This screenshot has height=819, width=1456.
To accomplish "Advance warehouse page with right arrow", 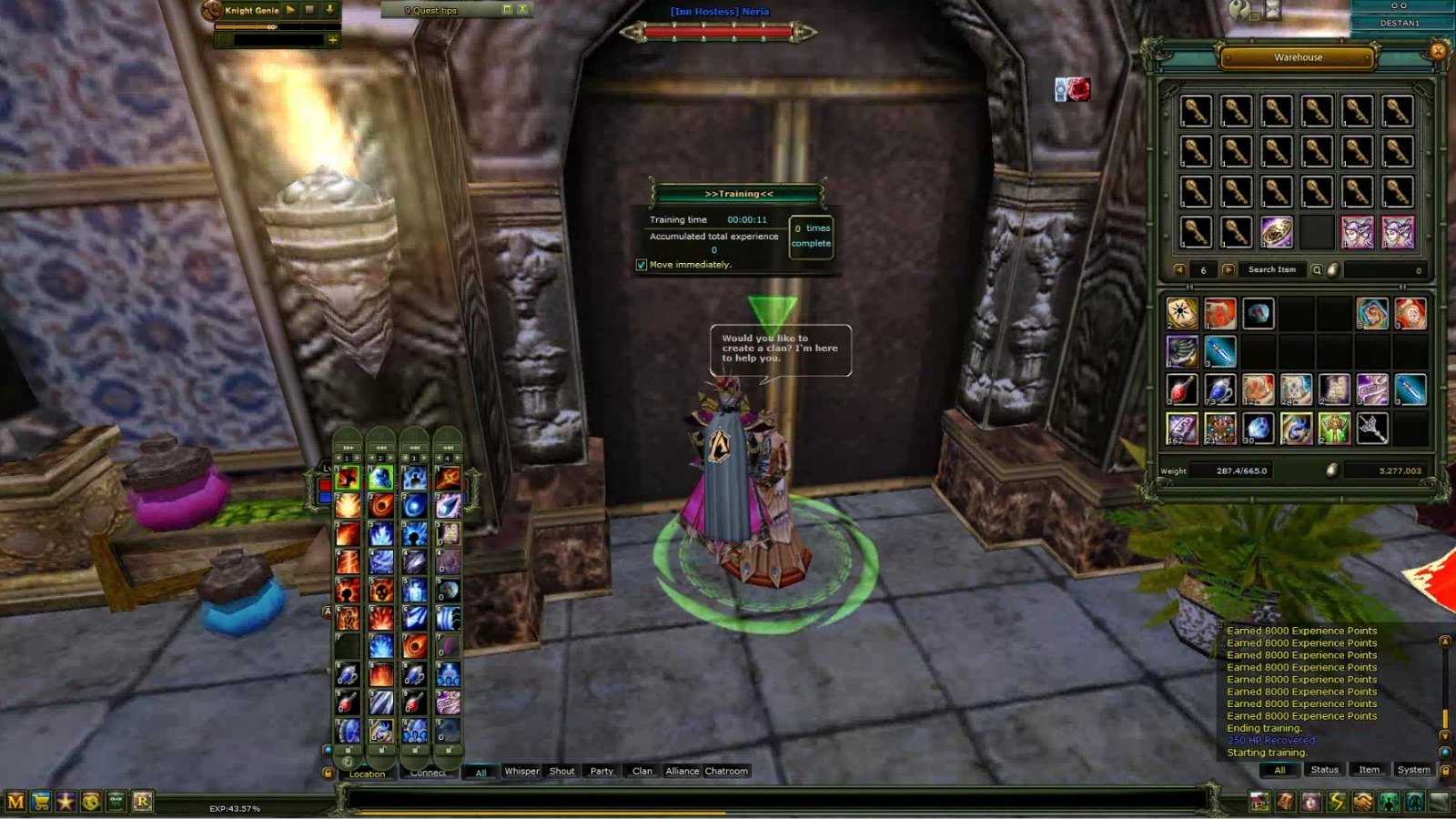I will [1229, 269].
